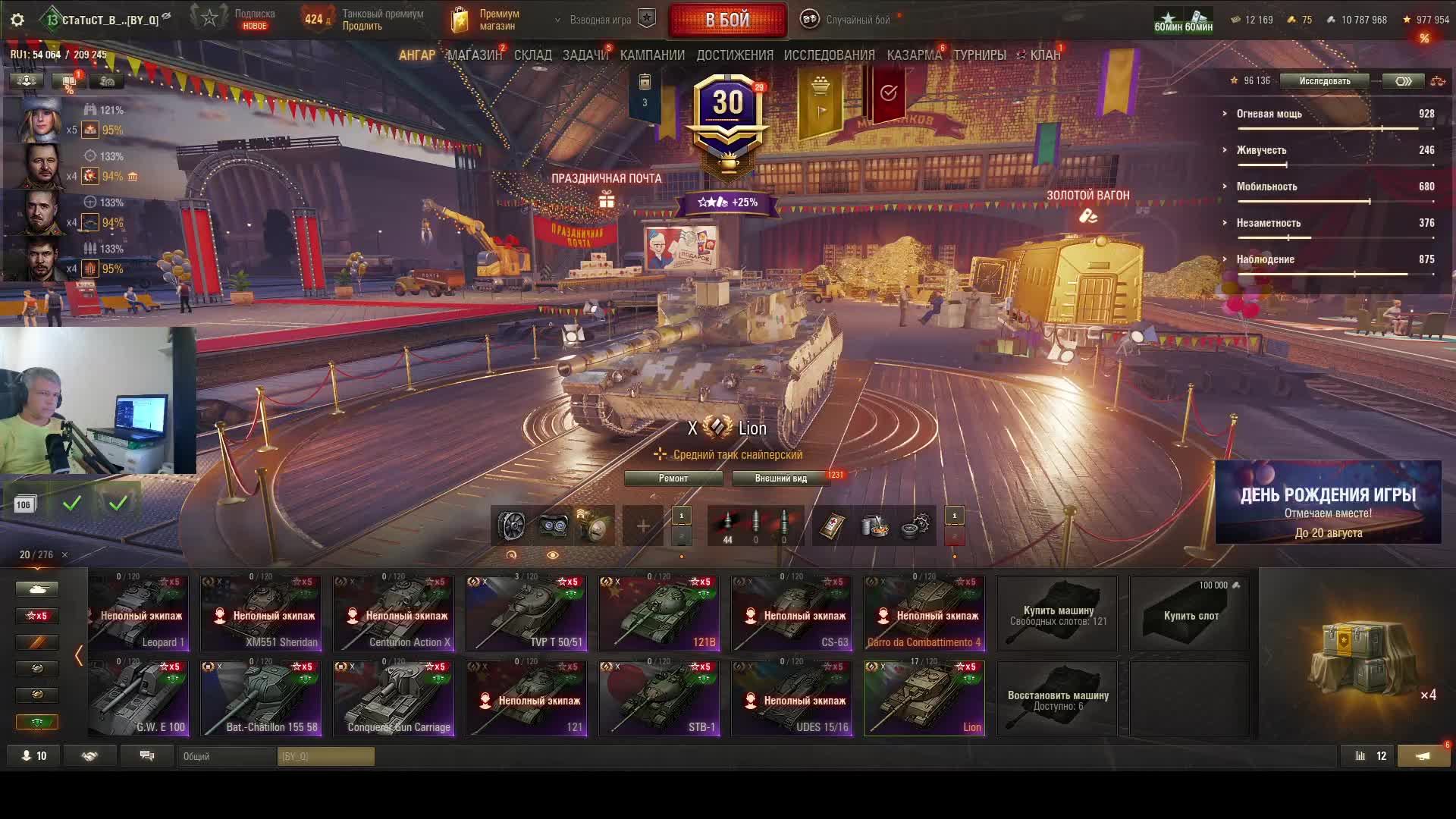The height and width of the screenshot is (819, 1456).
Task: Click the Общий chat channel field
Action: (227, 756)
